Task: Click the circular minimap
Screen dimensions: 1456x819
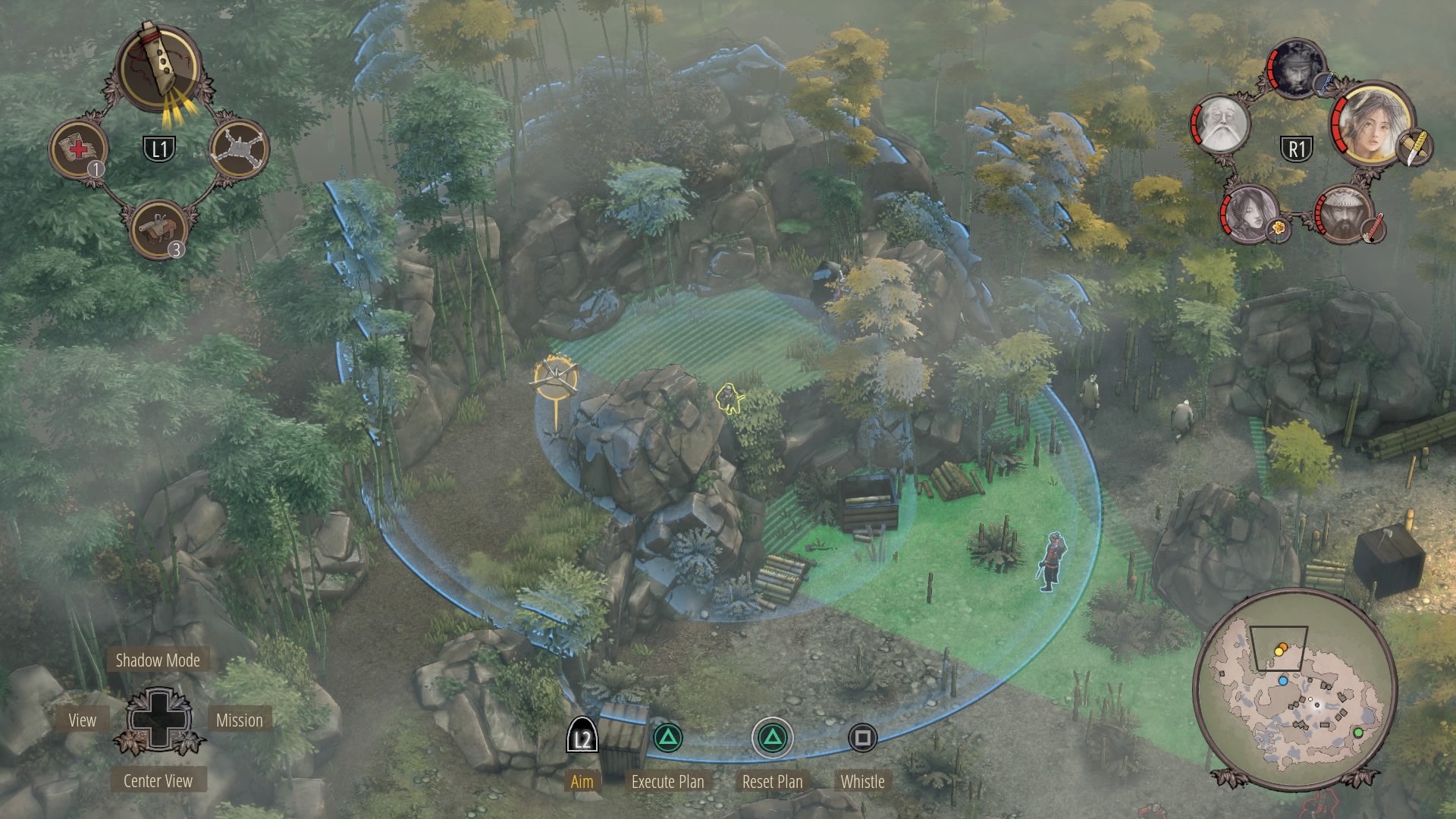Action: point(1294,689)
